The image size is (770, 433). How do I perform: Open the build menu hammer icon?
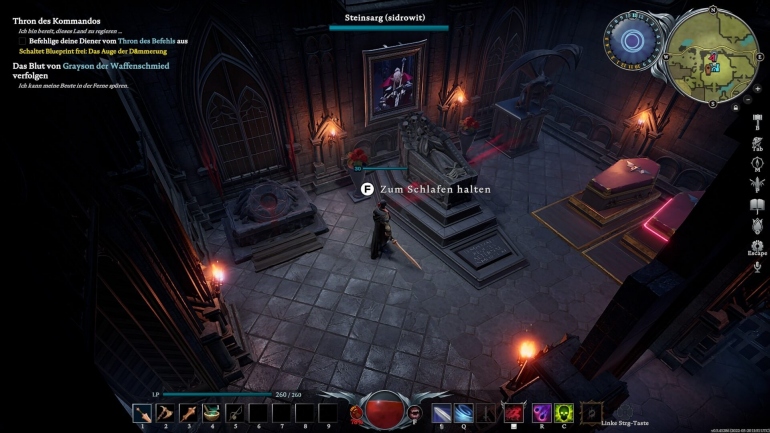point(757,120)
